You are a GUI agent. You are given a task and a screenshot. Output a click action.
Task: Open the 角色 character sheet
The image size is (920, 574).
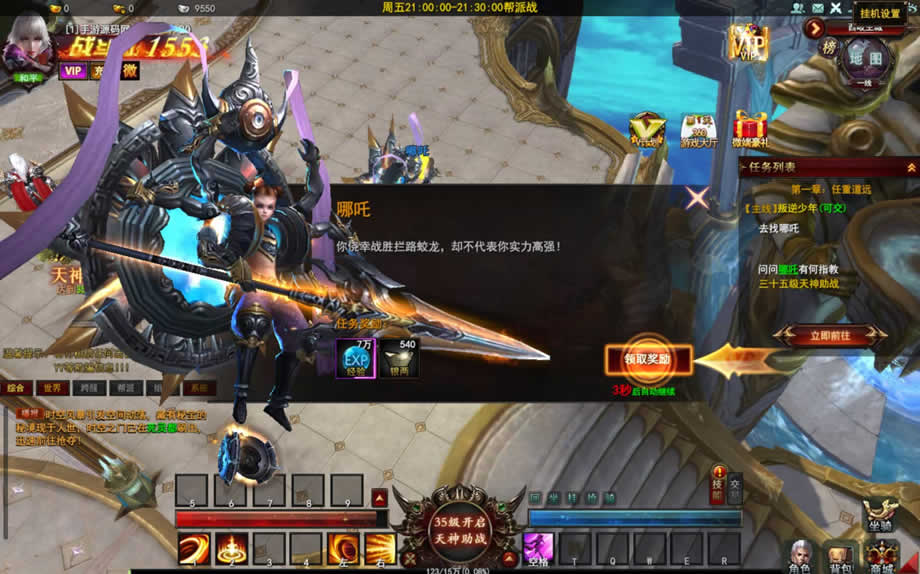(x=800, y=556)
